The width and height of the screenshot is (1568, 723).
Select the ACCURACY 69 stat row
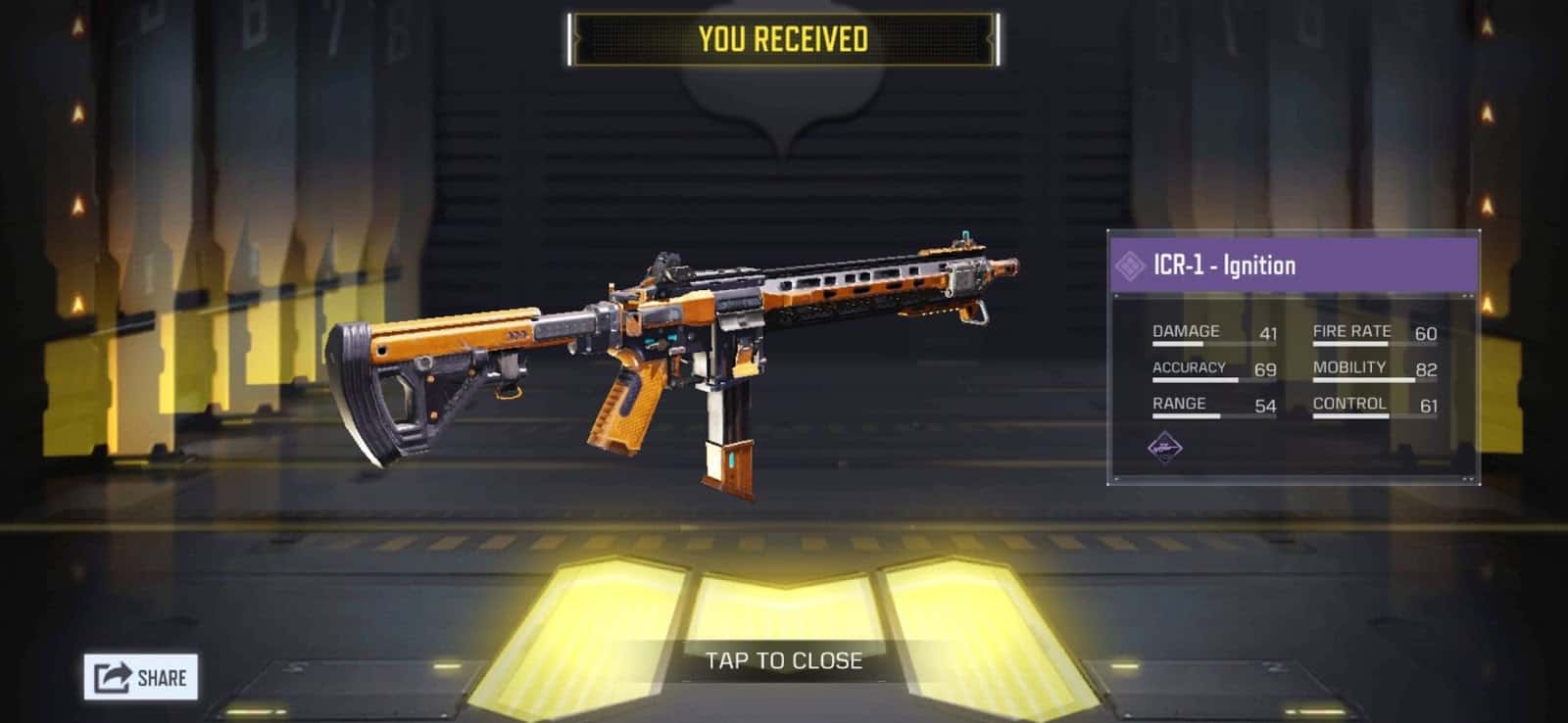(1210, 366)
